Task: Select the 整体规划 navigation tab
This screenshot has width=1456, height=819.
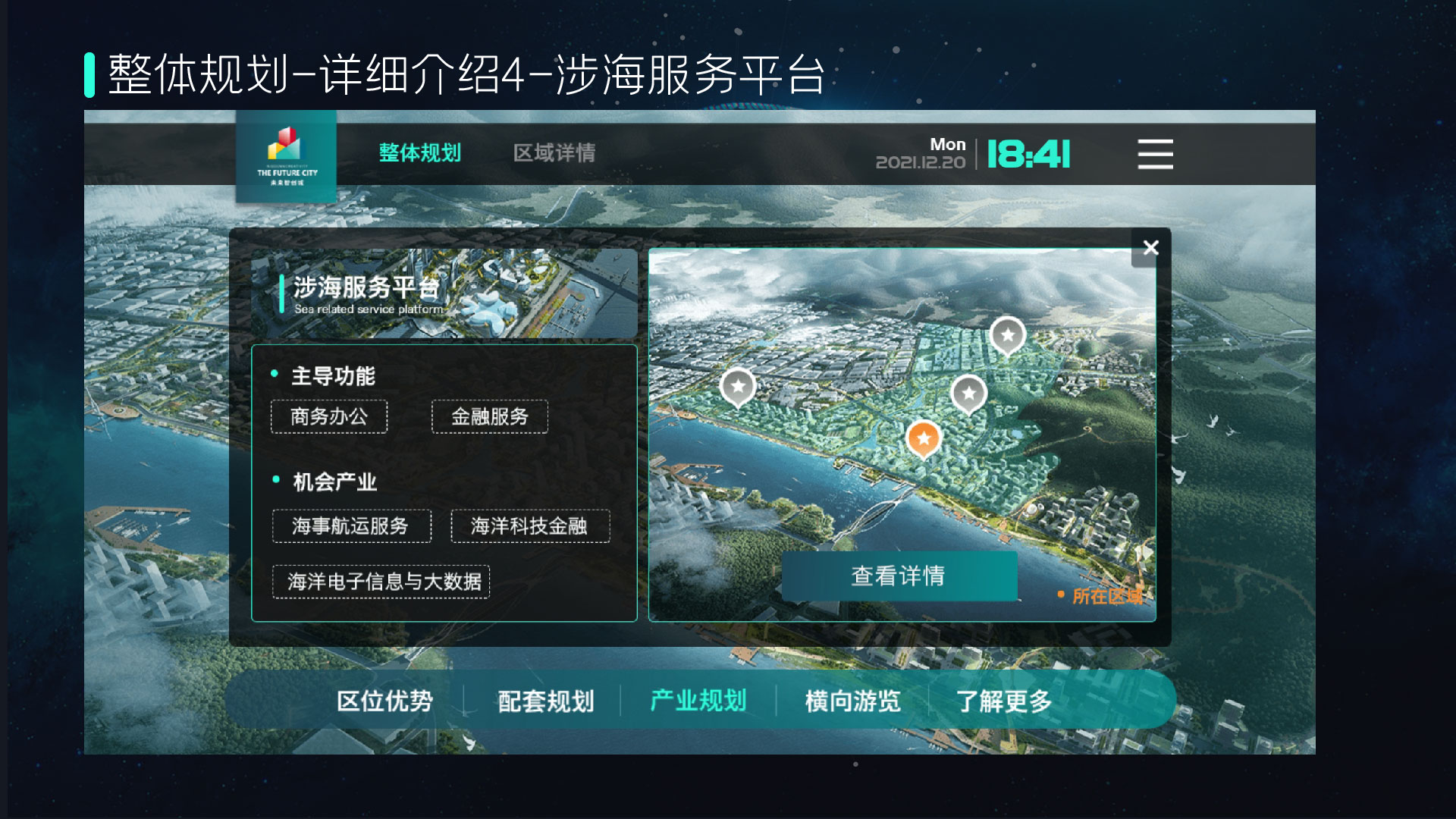Action: [421, 153]
